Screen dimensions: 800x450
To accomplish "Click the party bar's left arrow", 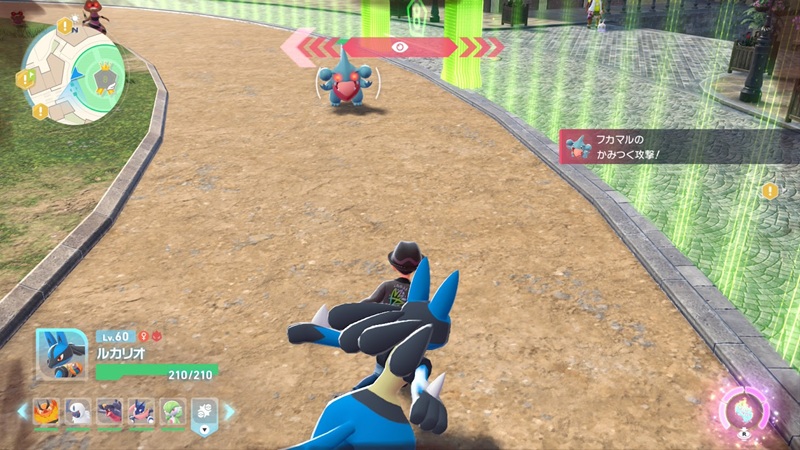I will [x=22, y=411].
